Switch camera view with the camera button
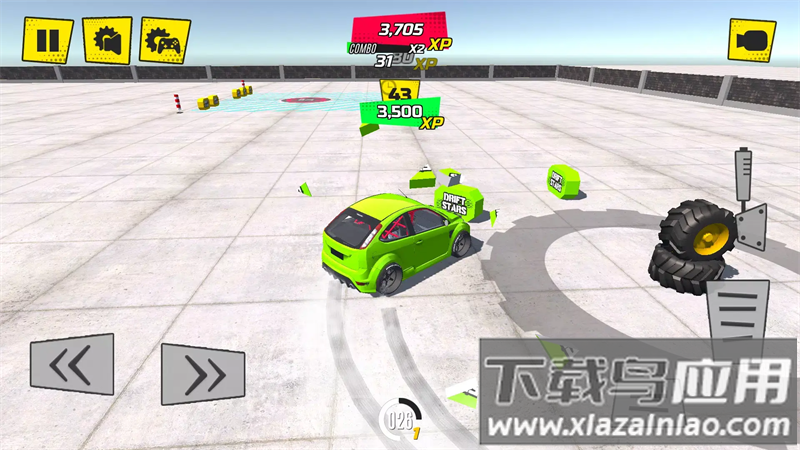The height and width of the screenshot is (450, 800). point(751,41)
